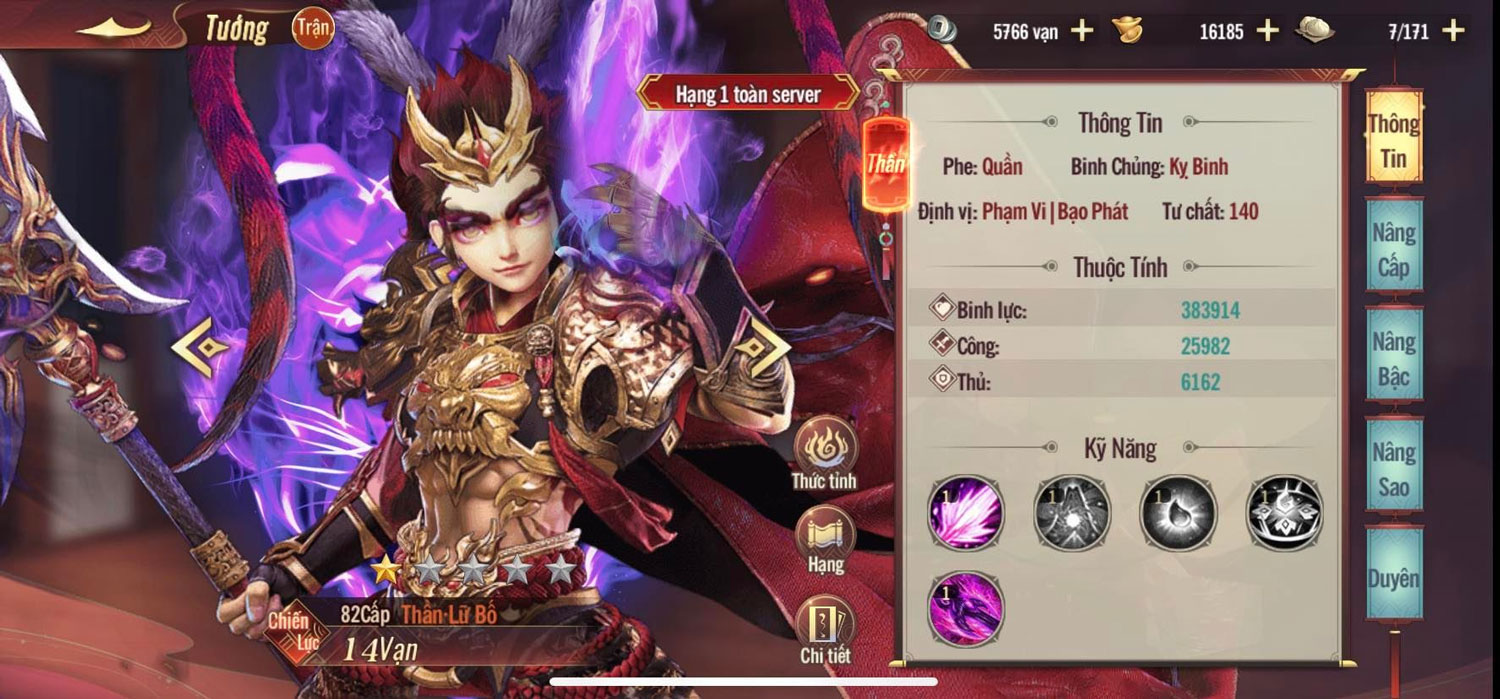Add more silver coins with plus

(x=1082, y=31)
